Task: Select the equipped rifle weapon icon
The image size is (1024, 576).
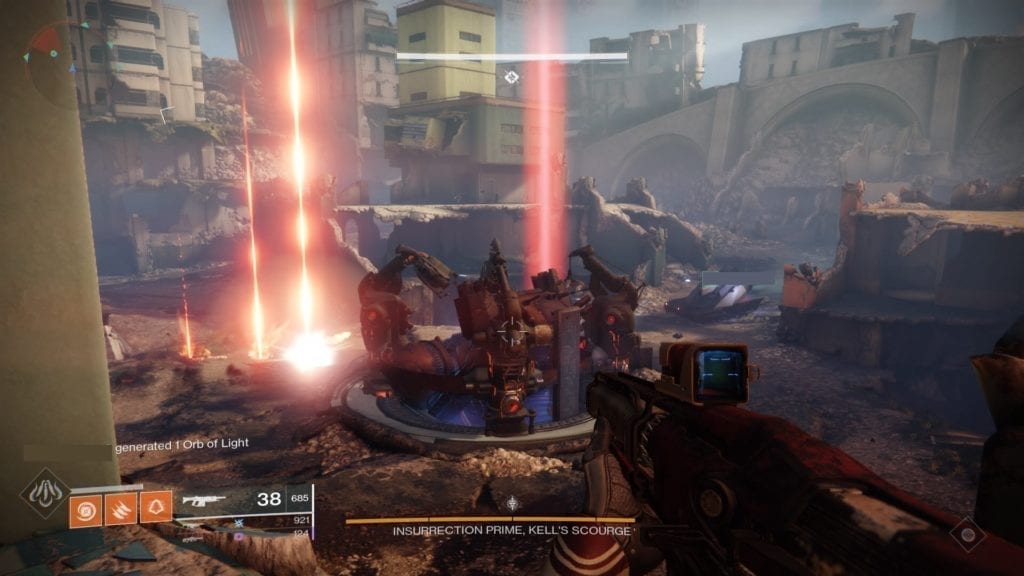Action: point(203,498)
